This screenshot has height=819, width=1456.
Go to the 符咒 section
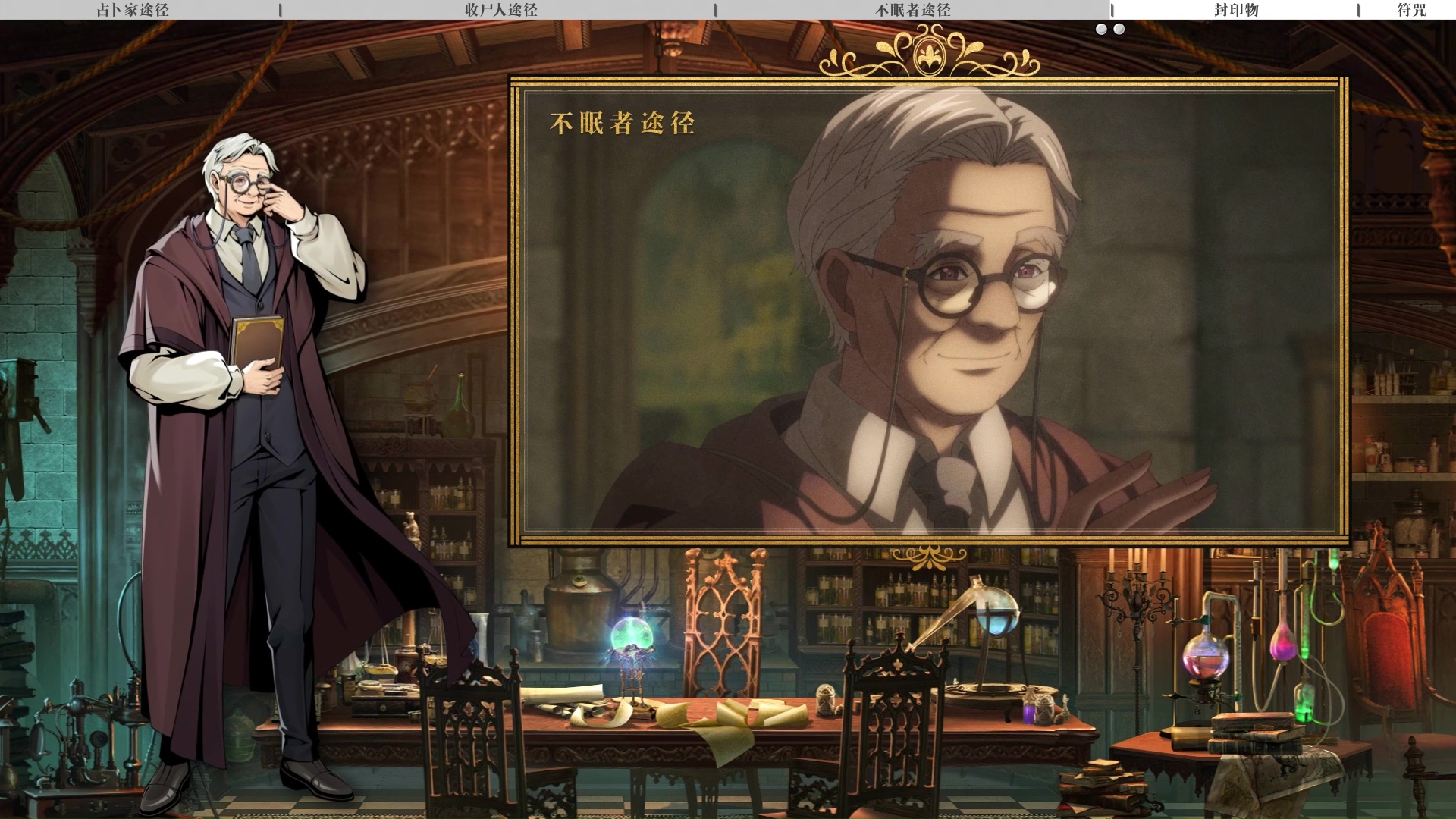[1410, 10]
